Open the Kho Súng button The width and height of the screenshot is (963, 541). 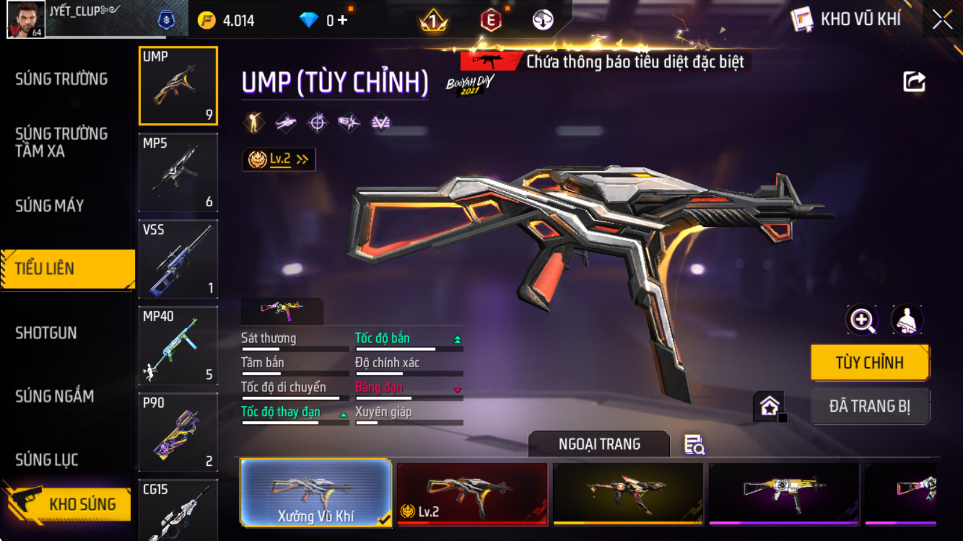point(68,504)
